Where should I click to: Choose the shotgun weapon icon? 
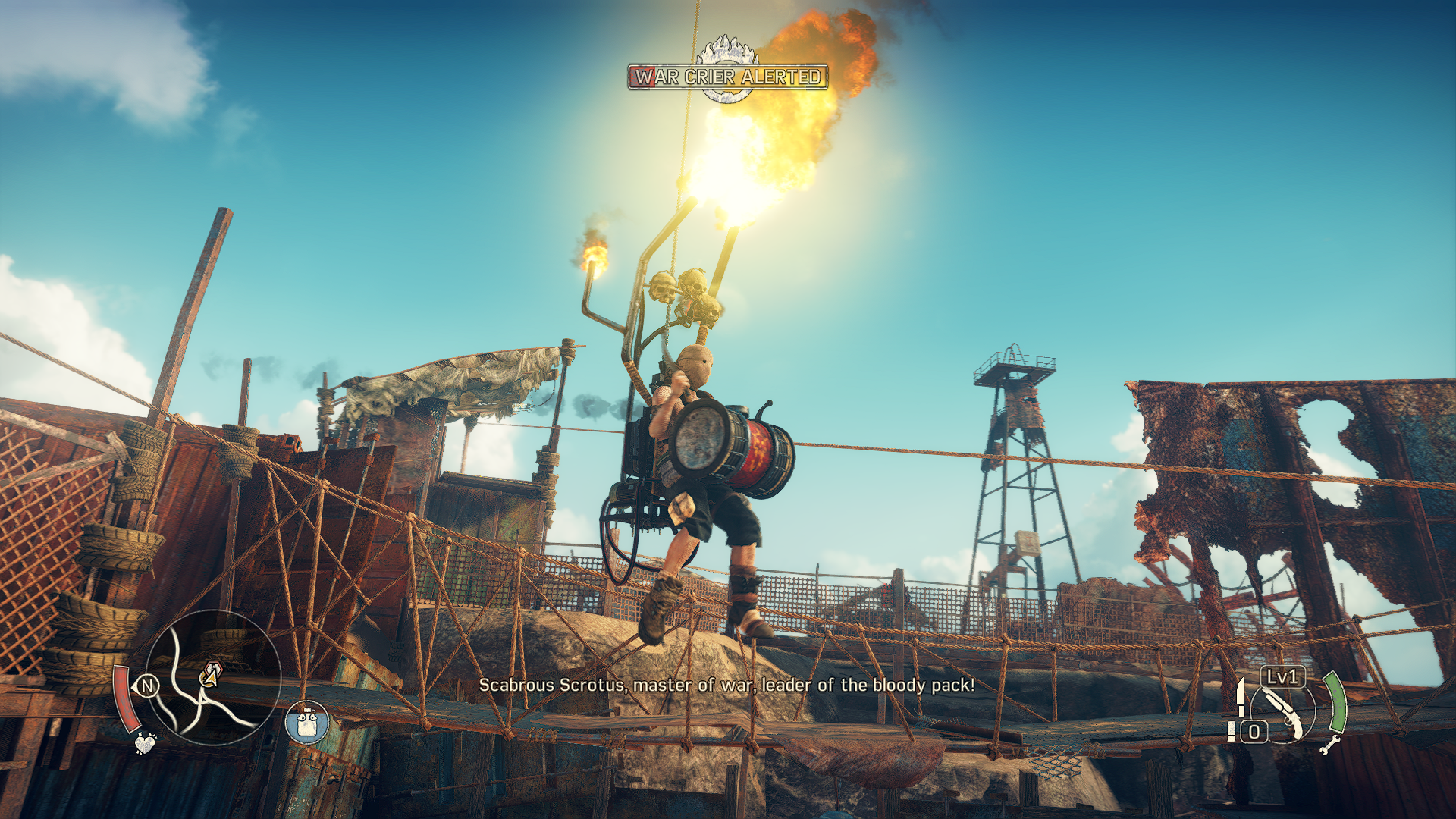point(1284,714)
